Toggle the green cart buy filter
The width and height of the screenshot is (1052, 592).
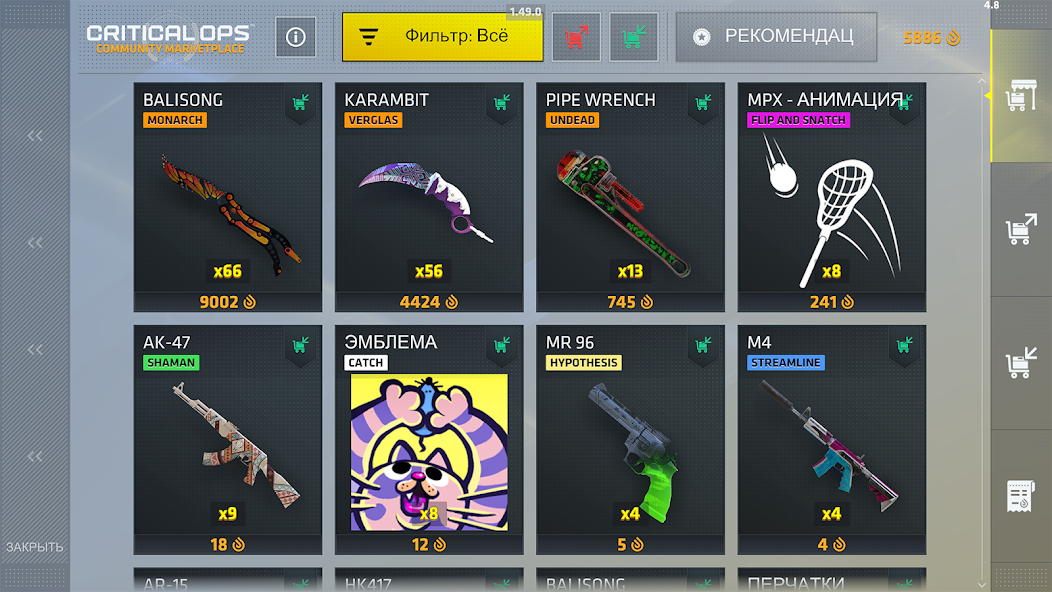pos(633,37)
